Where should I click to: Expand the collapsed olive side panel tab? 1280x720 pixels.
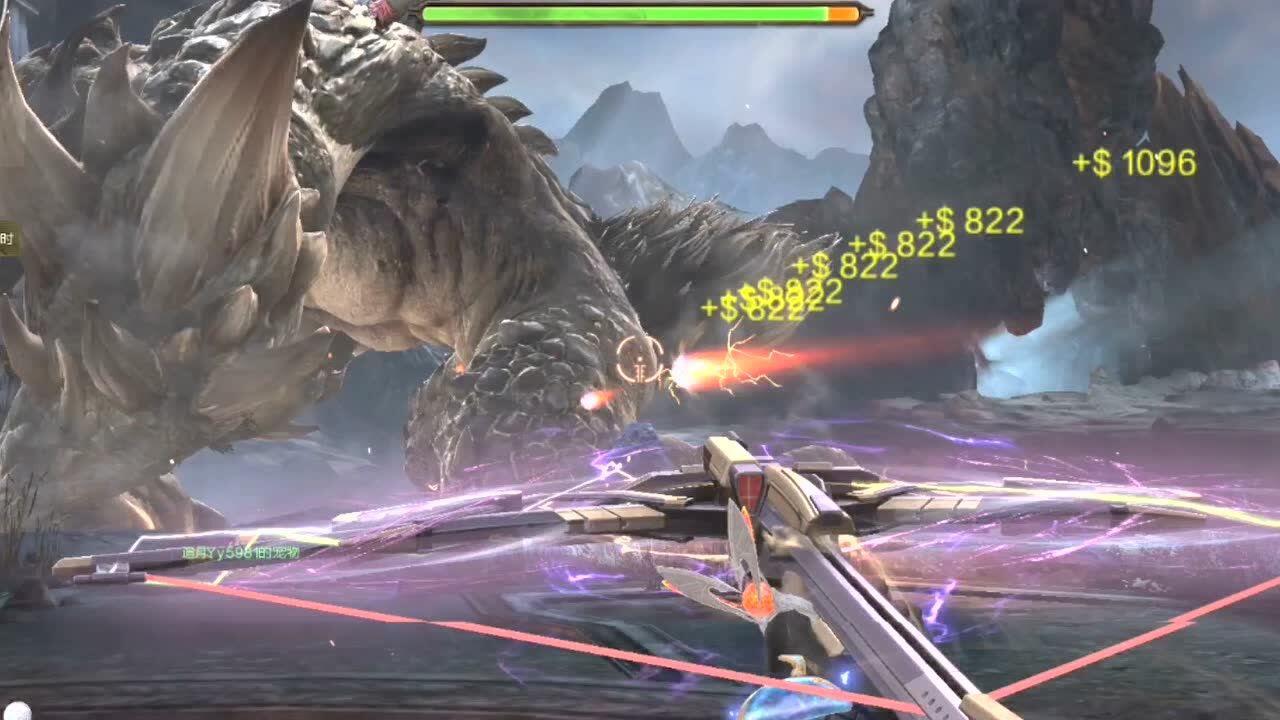(x=8, y=239)
